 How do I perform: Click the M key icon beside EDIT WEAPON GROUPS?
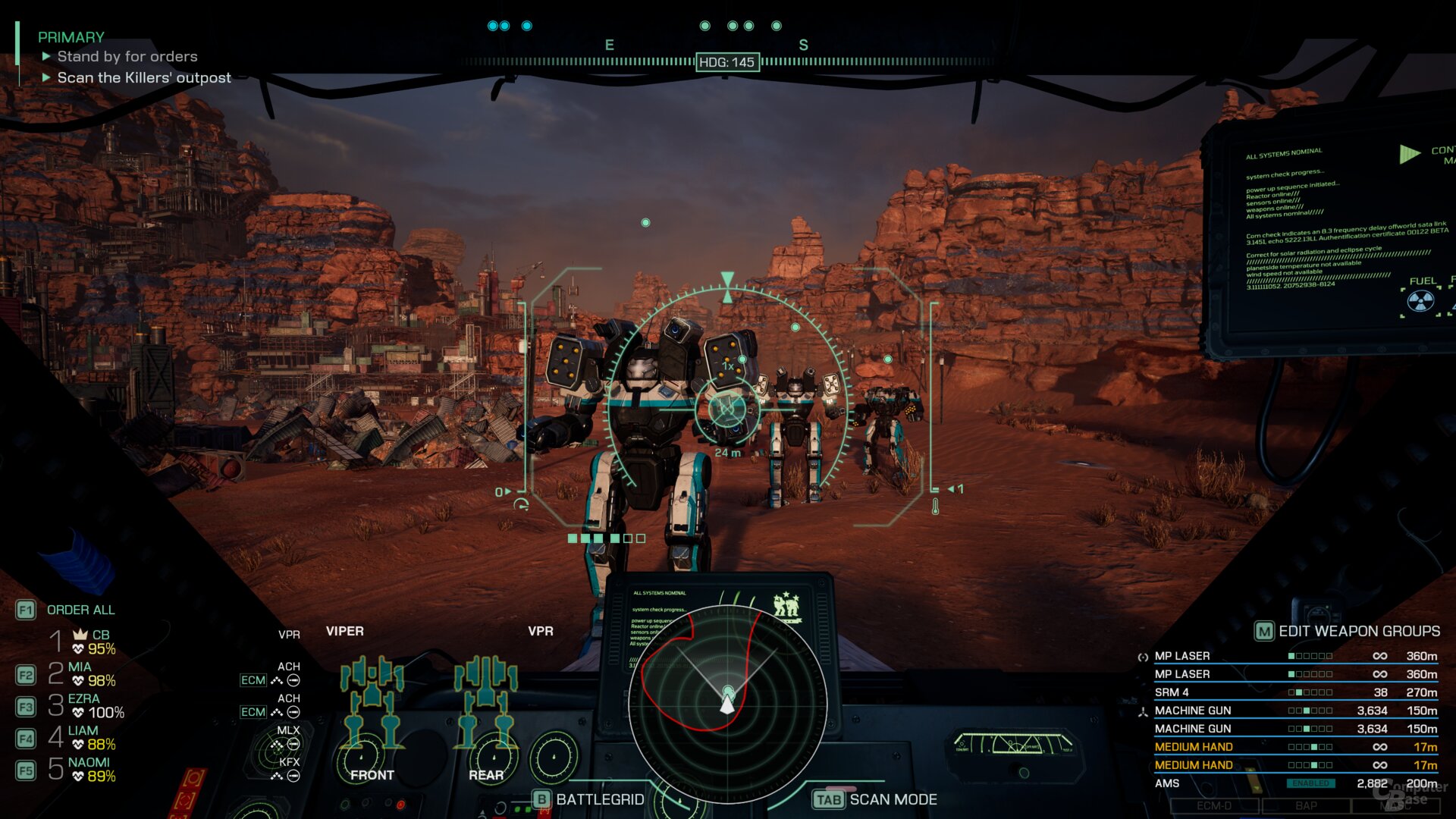(1264, 631)
